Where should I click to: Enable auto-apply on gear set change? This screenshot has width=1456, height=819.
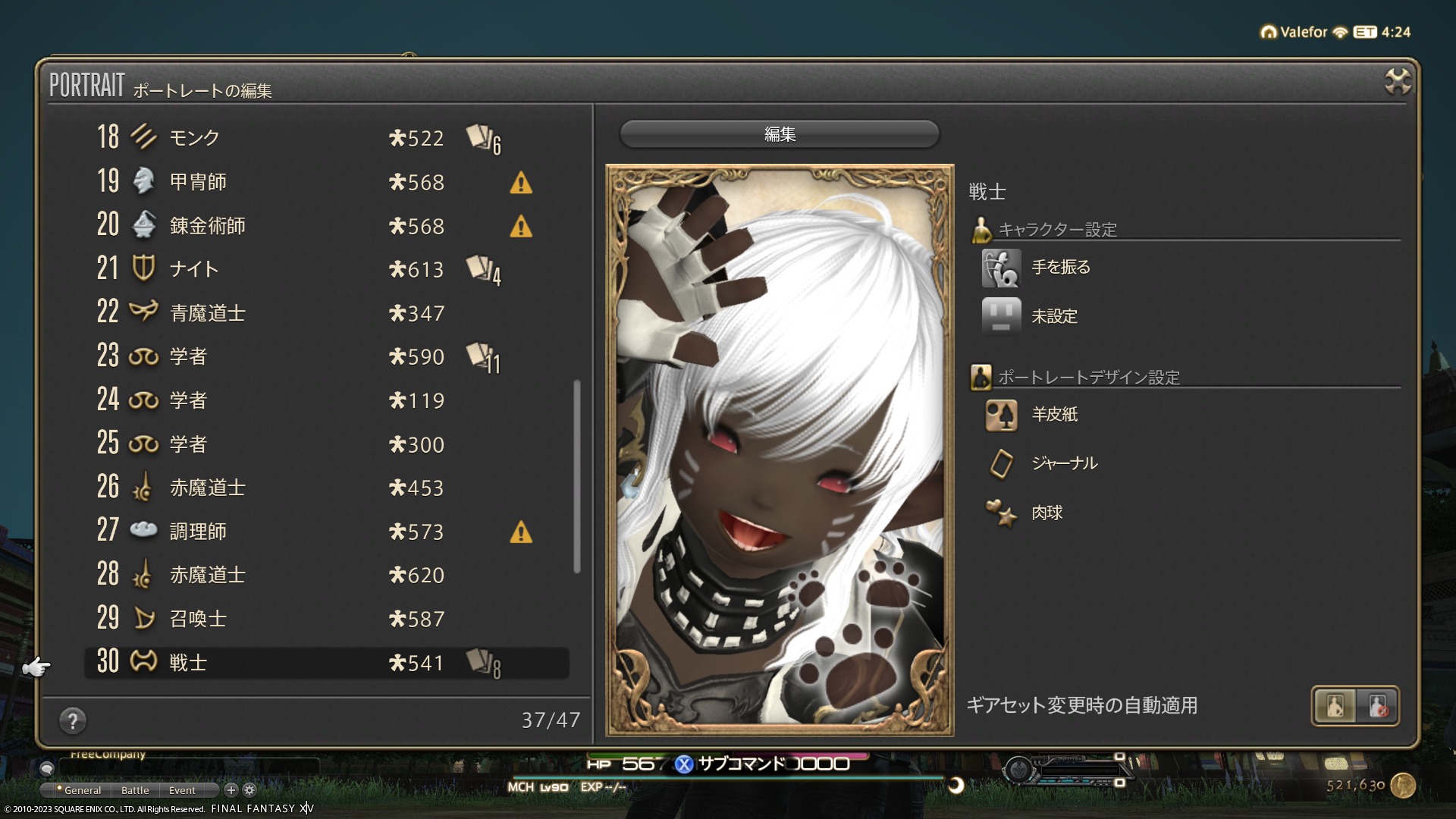1335,706
